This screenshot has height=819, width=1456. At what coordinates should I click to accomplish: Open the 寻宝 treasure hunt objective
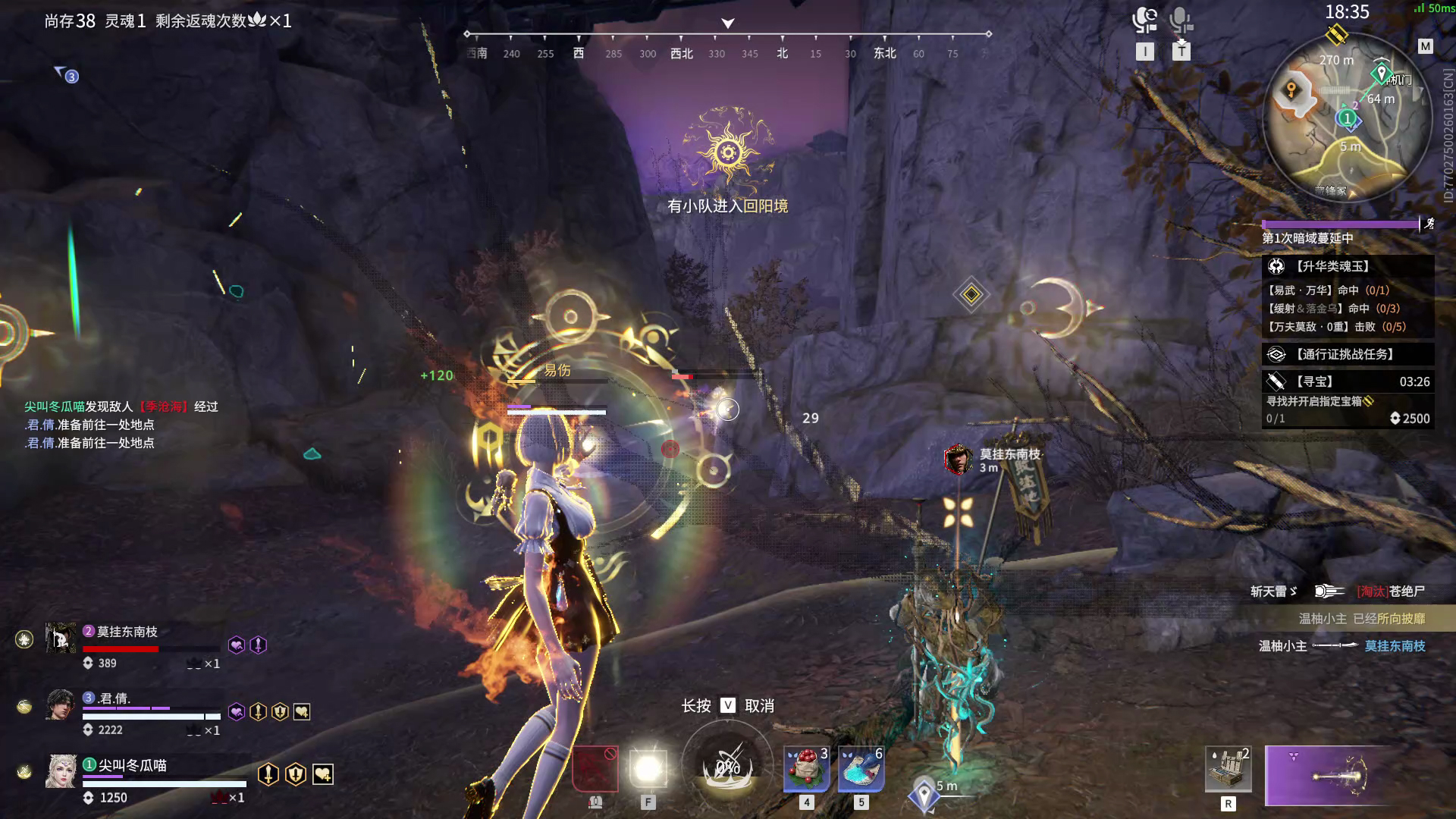pos(1348,381)
